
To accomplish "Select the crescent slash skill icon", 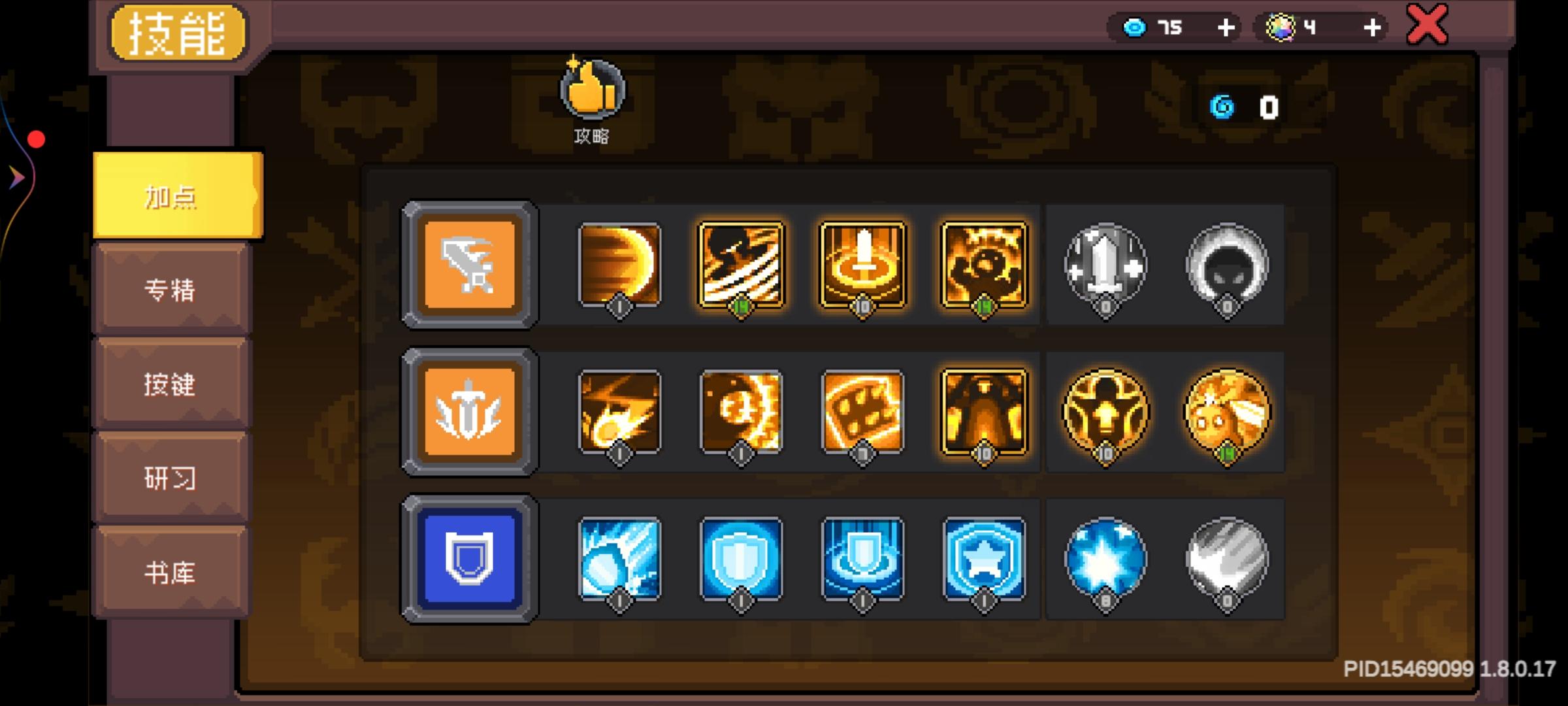I will pos(618,267).
